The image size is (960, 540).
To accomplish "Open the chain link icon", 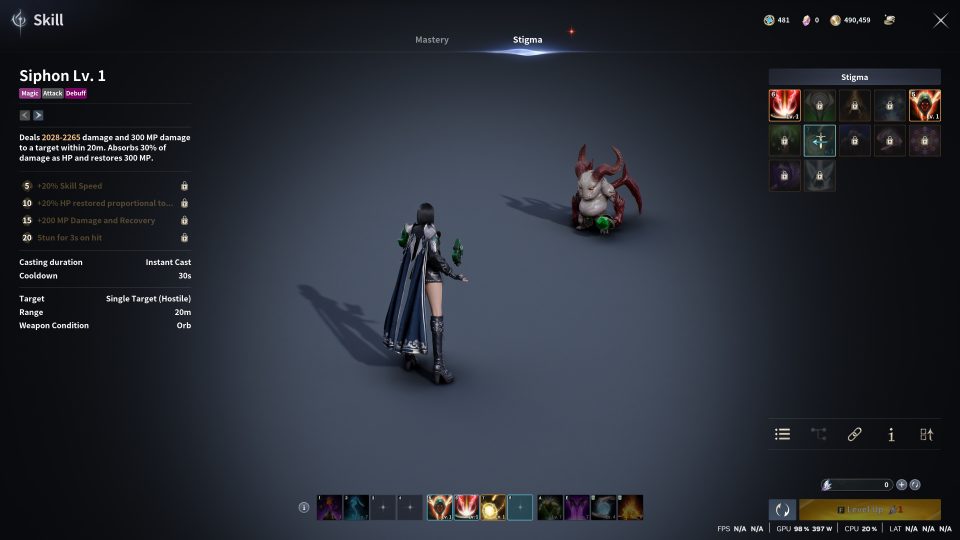I will (x=855, y=434).
